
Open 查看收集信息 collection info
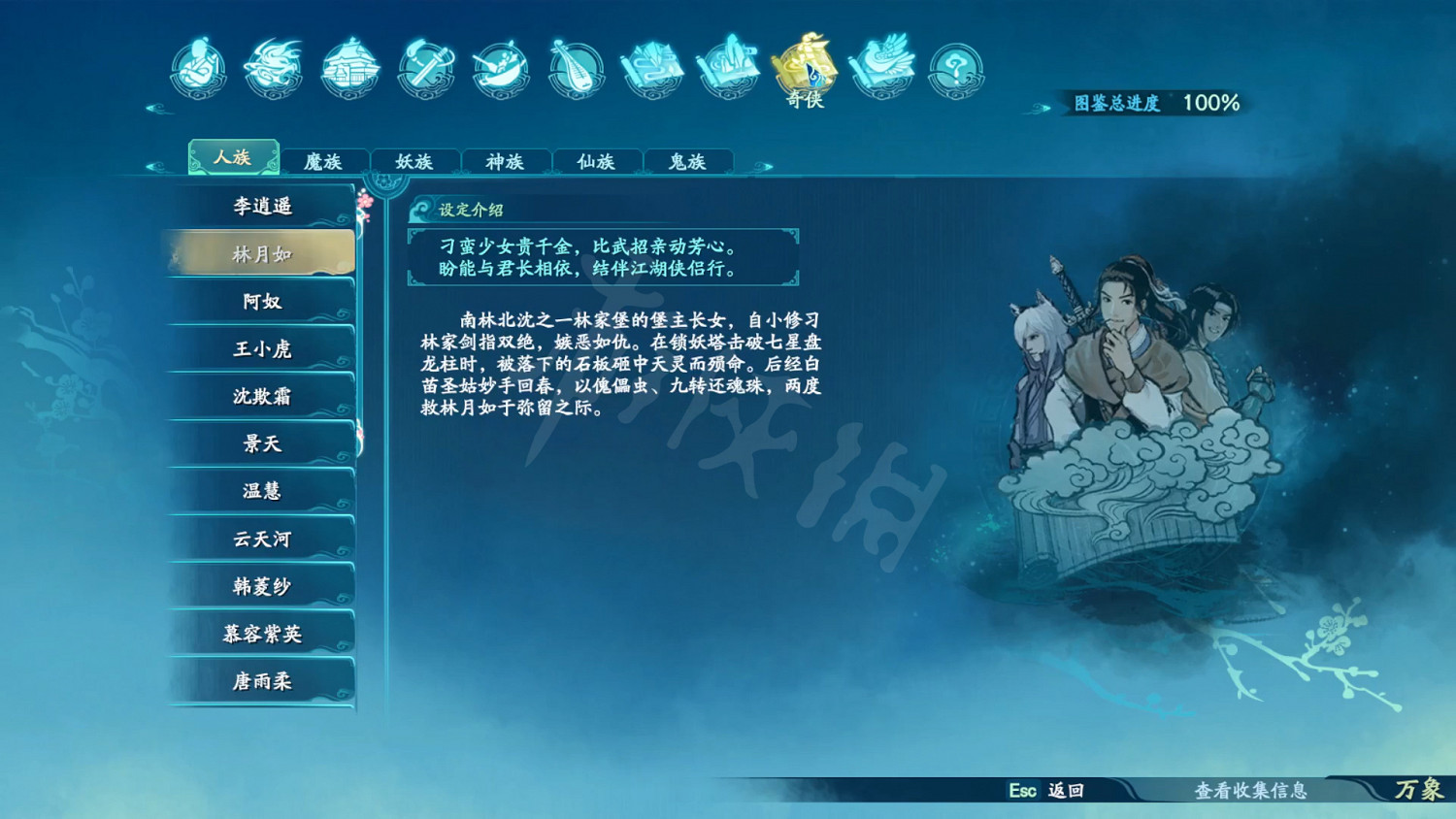(x=1252, y=792)
